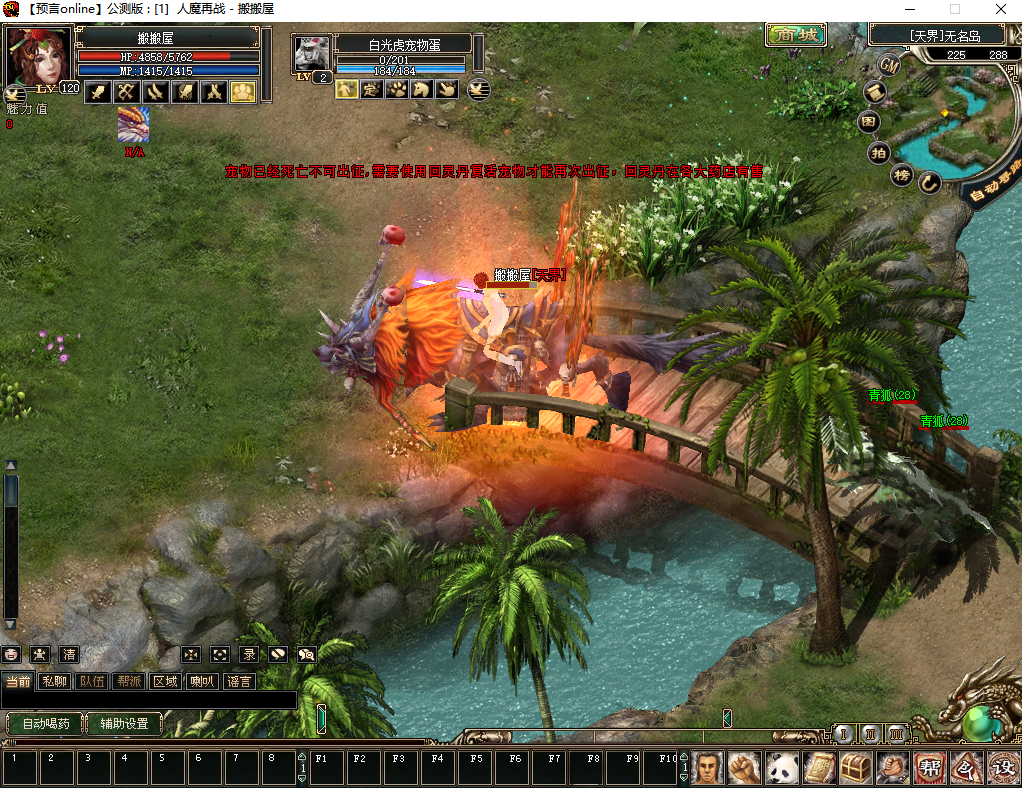Switch to the 区域 chat tab
Image resolution: width=1022 pixels, height=788 pixels.
165,681
